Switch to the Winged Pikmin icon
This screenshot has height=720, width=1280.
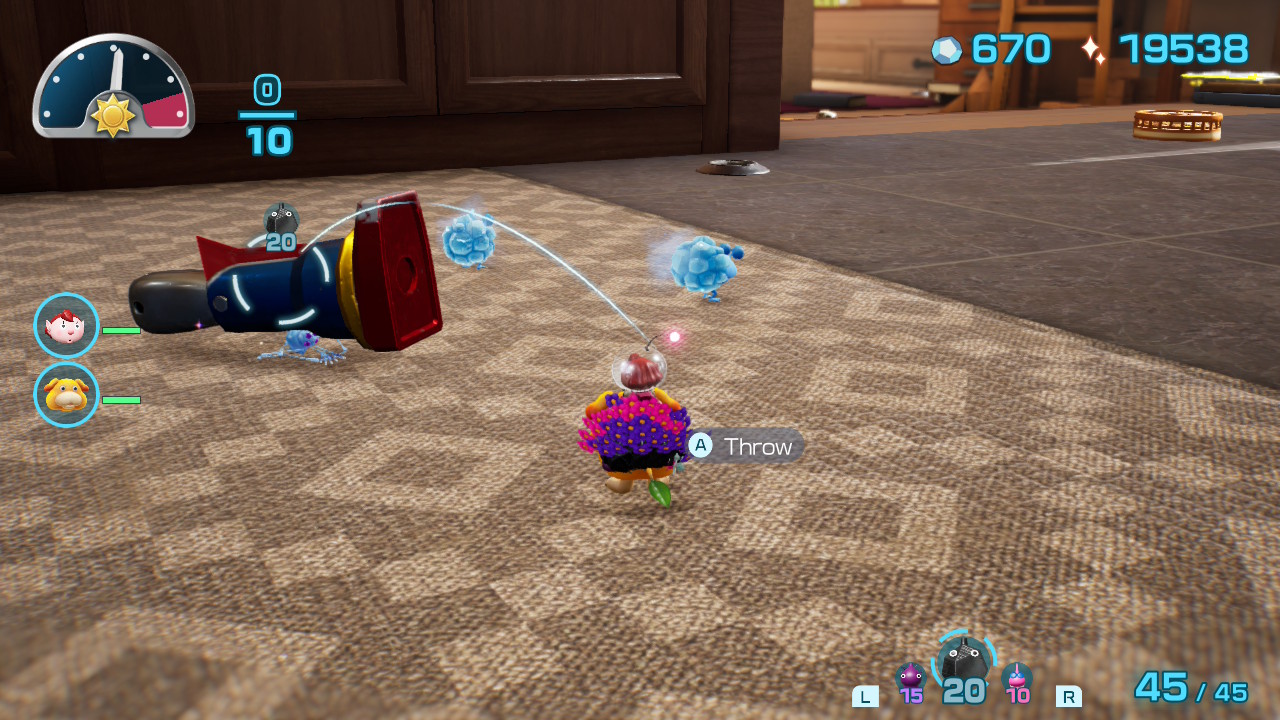[x=1017, y=680]
